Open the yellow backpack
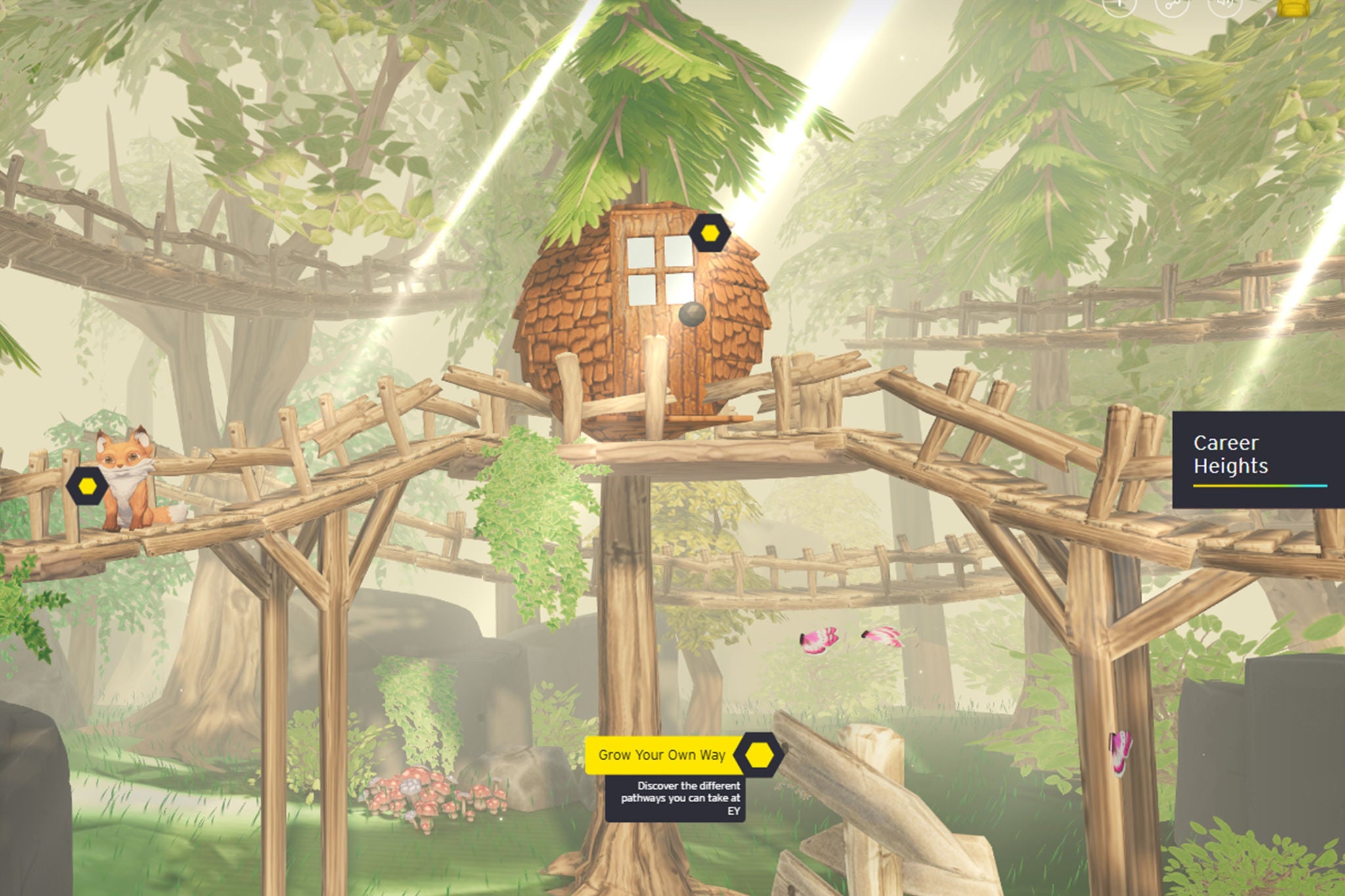Screen dimensions: 1345x896 click(1293, 7)
